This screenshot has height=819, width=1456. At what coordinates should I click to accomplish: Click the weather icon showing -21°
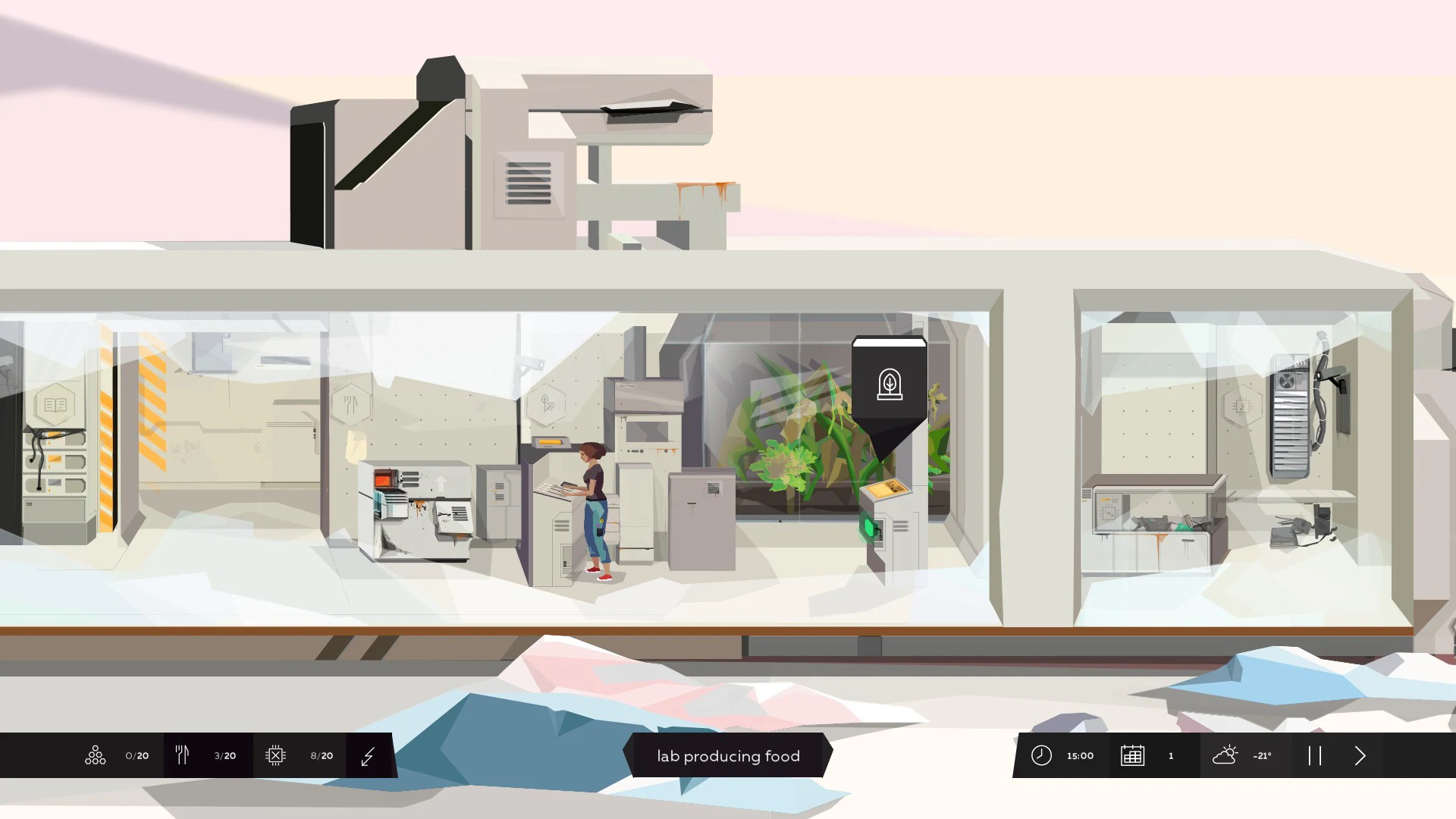pyautogui.click(x=1226, y=755)
